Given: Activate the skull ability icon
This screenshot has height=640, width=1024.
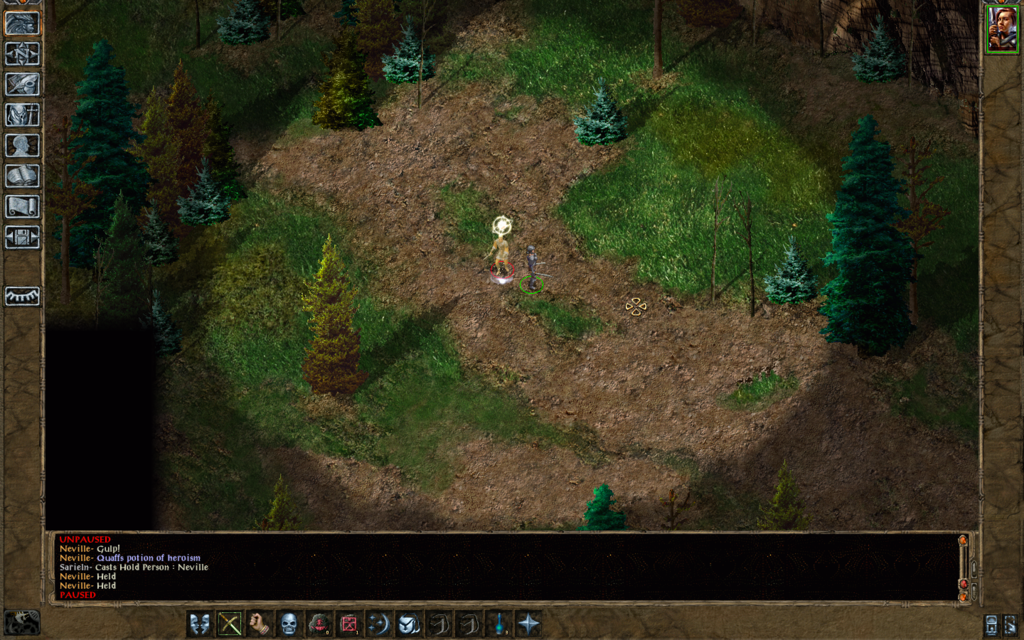Looking at the screenshot, I should click(289, 624).
